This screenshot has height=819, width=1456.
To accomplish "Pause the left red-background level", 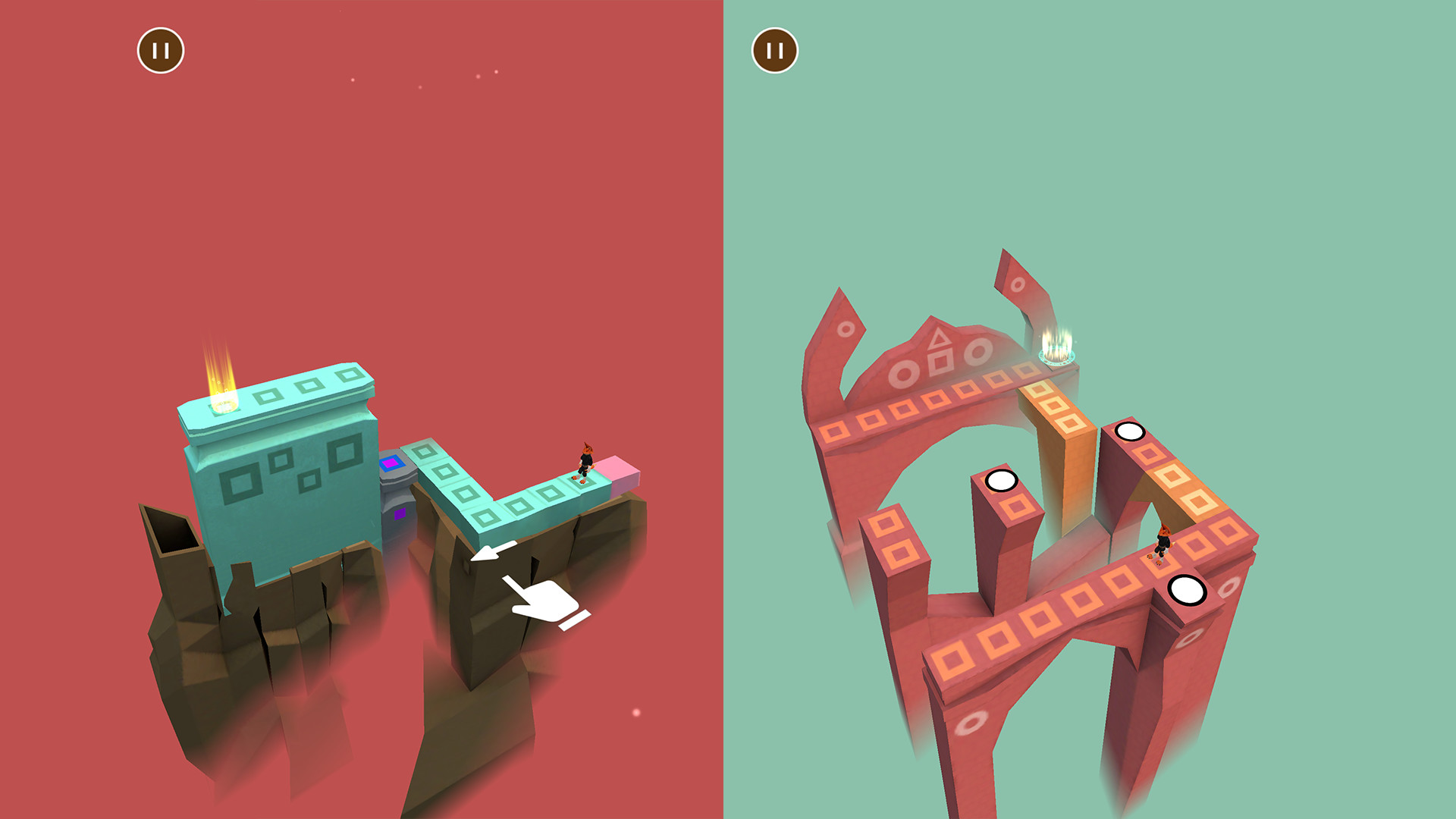I will pyautogui.click(x=160, y=51).
